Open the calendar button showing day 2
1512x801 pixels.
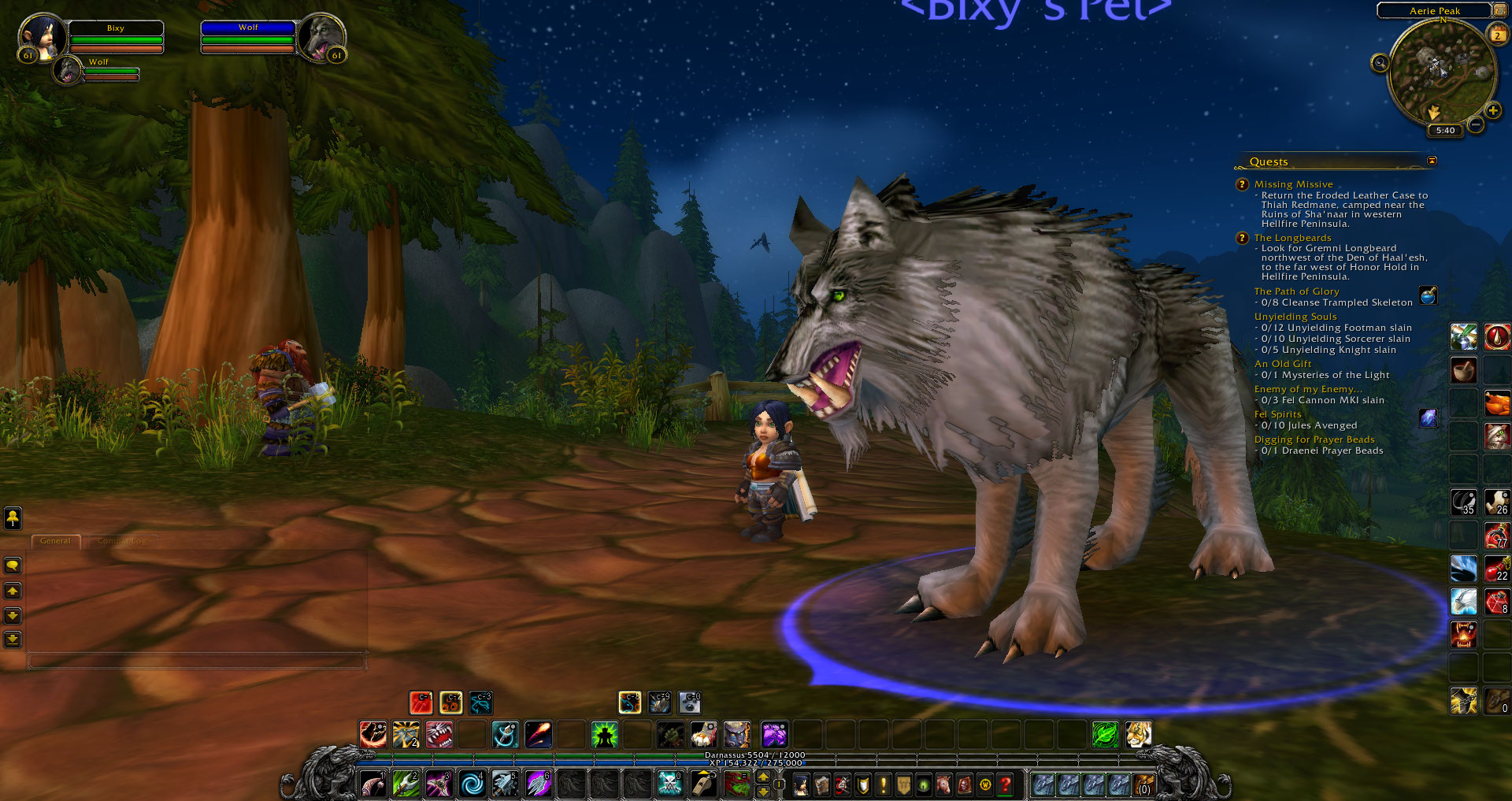[x=1497, y=35]
